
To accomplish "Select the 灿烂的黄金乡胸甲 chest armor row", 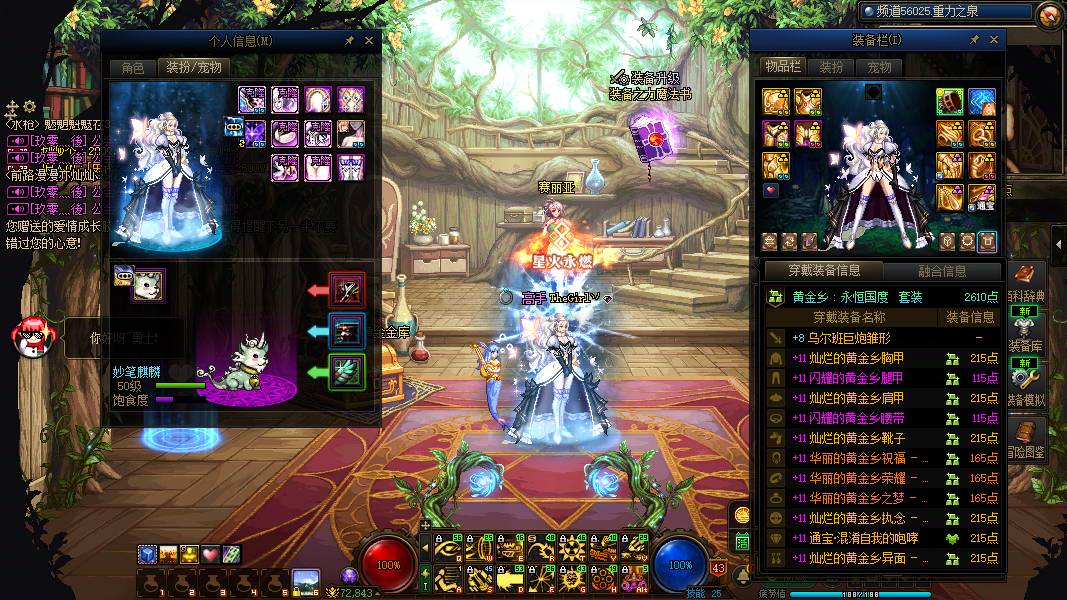I will (x=848, y=358).
